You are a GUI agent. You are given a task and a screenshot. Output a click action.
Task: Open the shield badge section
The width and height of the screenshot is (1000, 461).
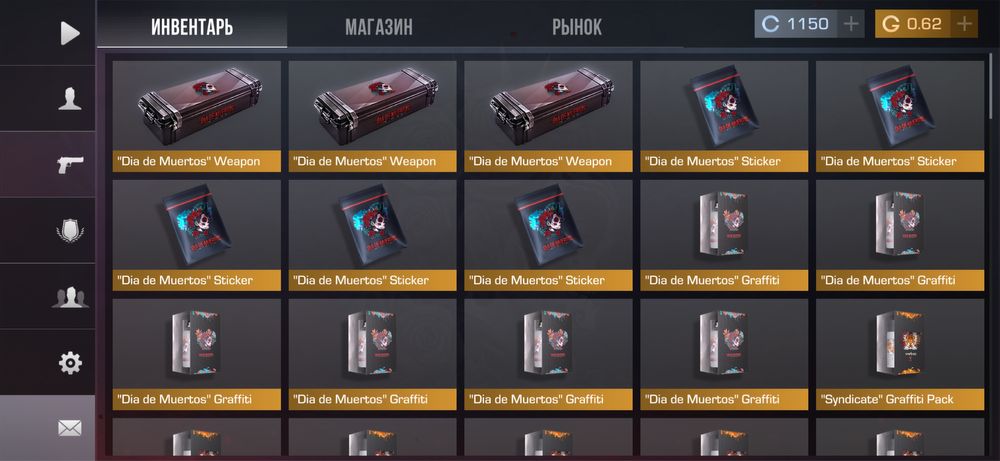[69, 231]
